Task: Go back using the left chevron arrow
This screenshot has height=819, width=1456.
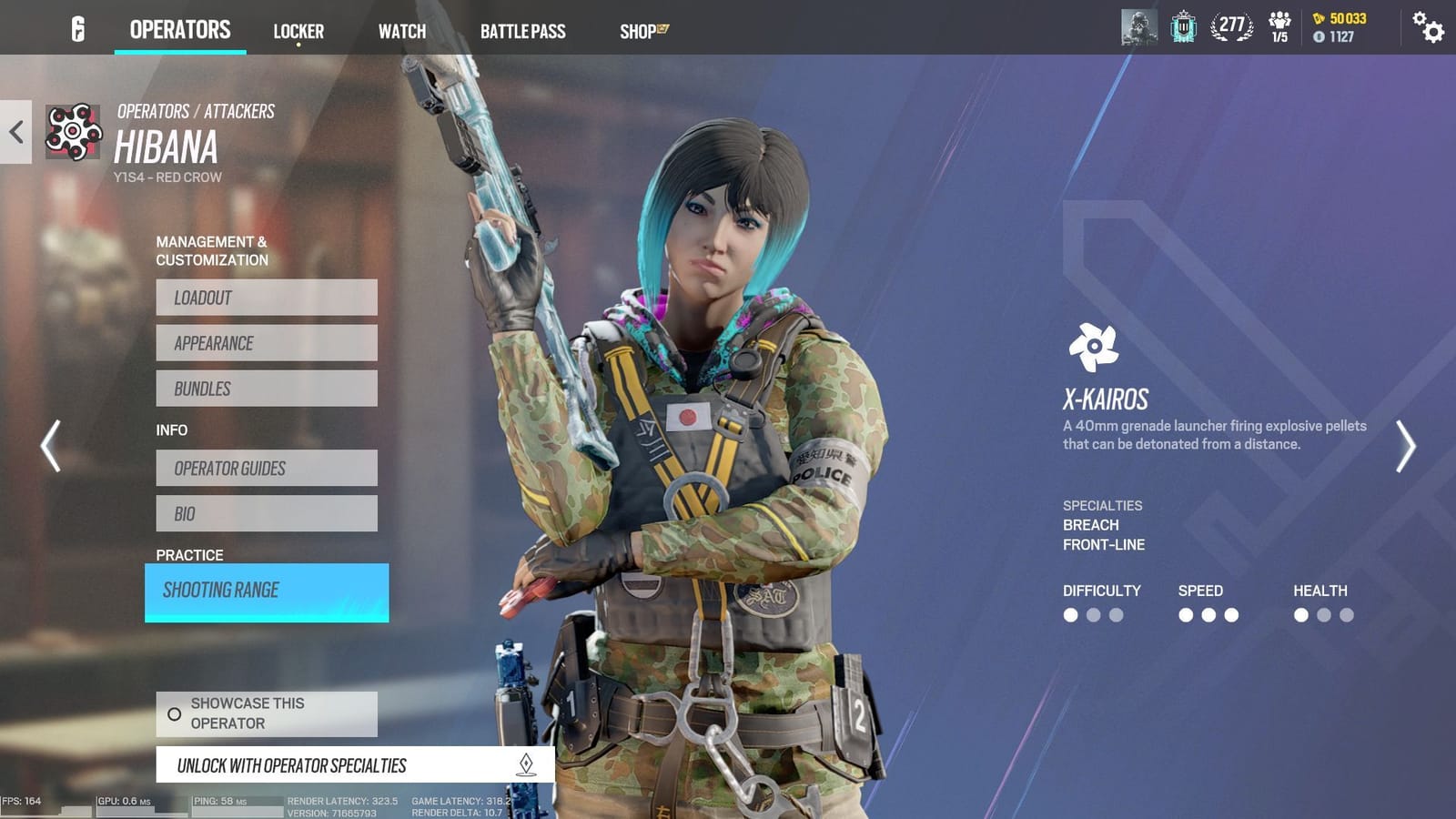Action: [x=14, y=132]
